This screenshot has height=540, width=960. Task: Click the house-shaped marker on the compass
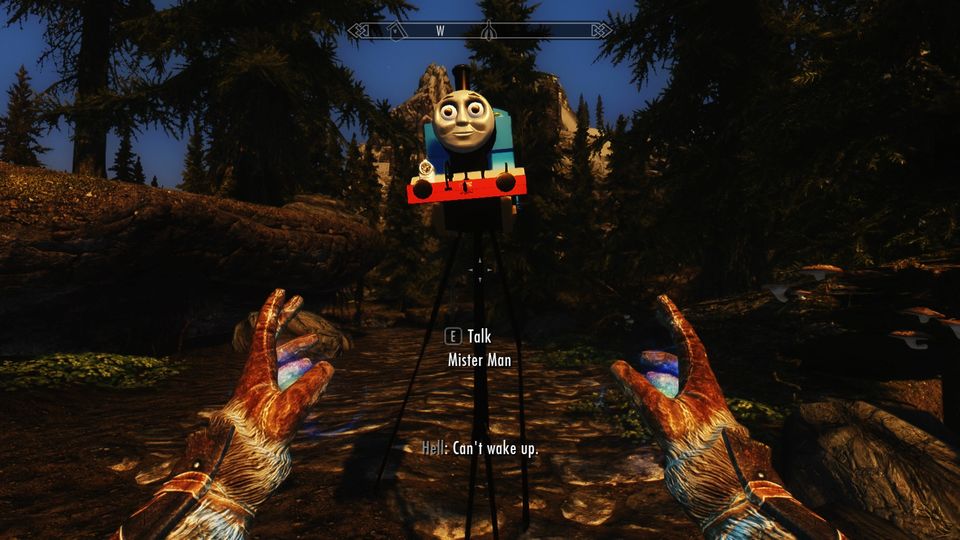(397, 31)
